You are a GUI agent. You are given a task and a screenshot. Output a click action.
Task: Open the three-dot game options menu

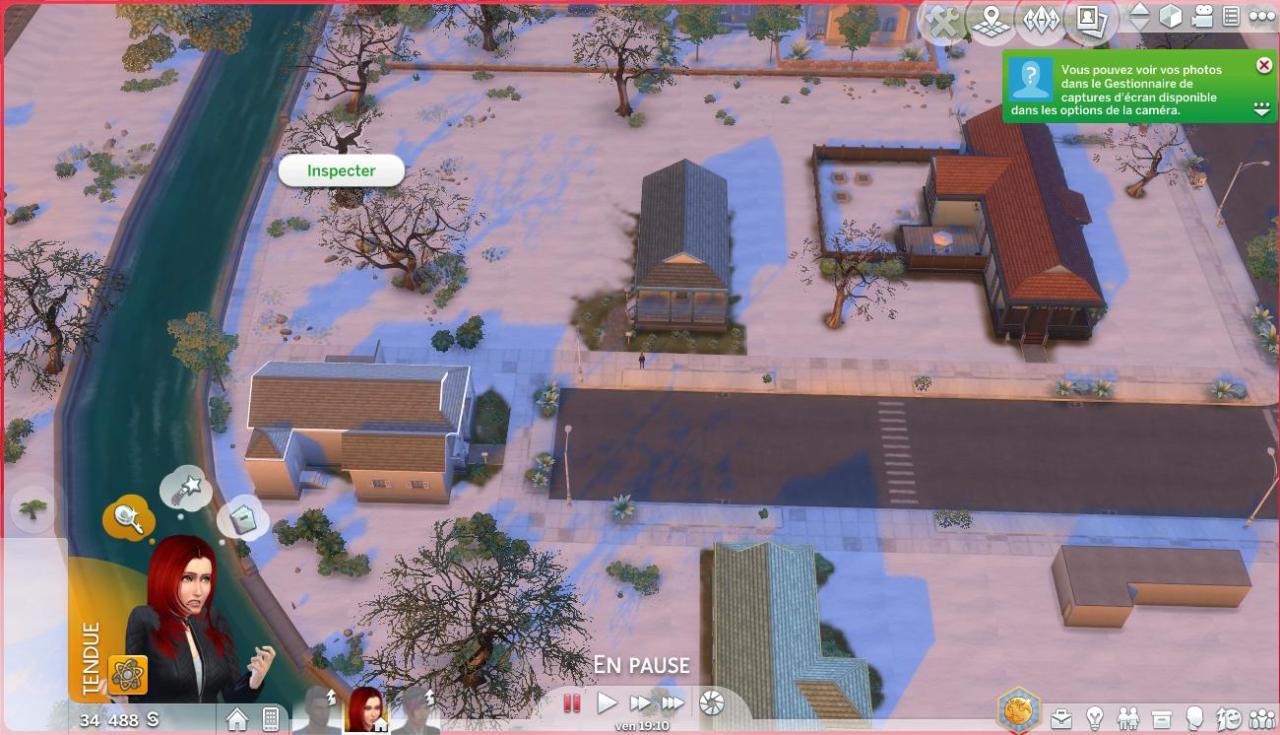[x=1262, y=17]
